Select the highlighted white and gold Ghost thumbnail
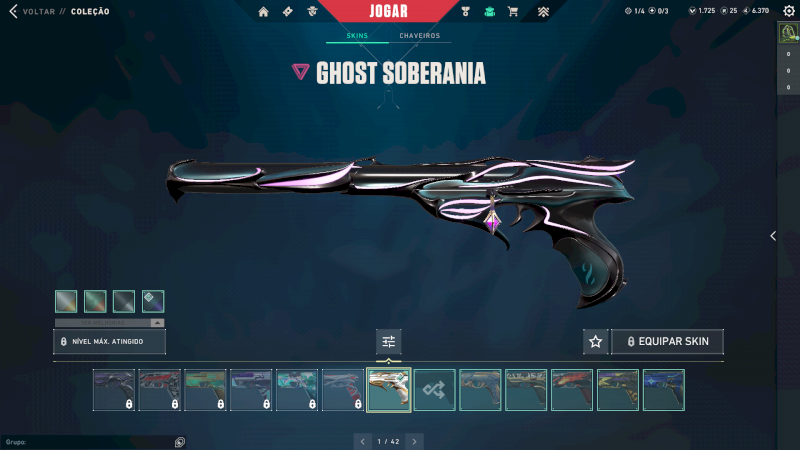The image size is (800, 450). (x=389, y=390)
